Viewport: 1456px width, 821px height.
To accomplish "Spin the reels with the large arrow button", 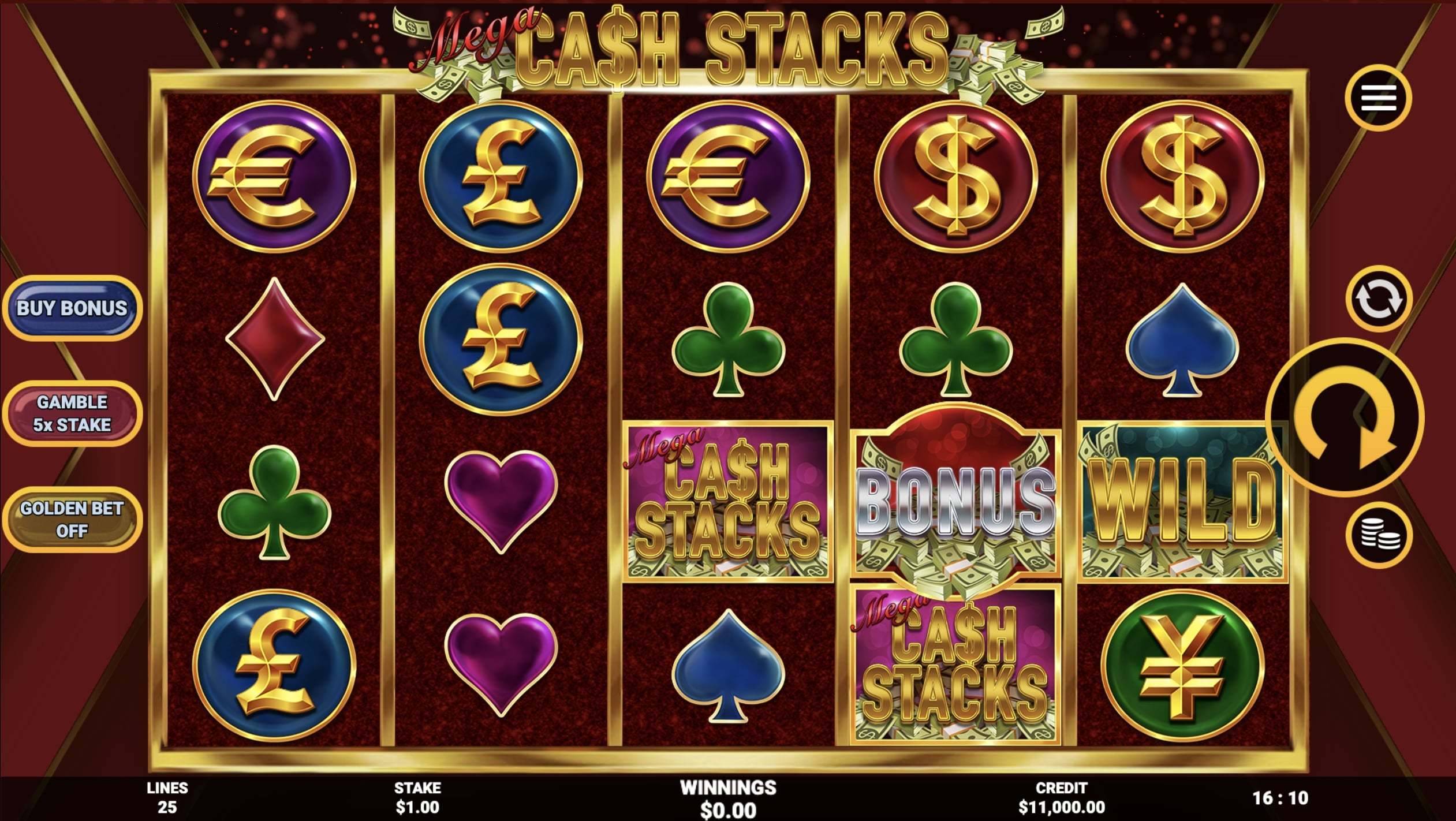I will (x=1345, y=417).
